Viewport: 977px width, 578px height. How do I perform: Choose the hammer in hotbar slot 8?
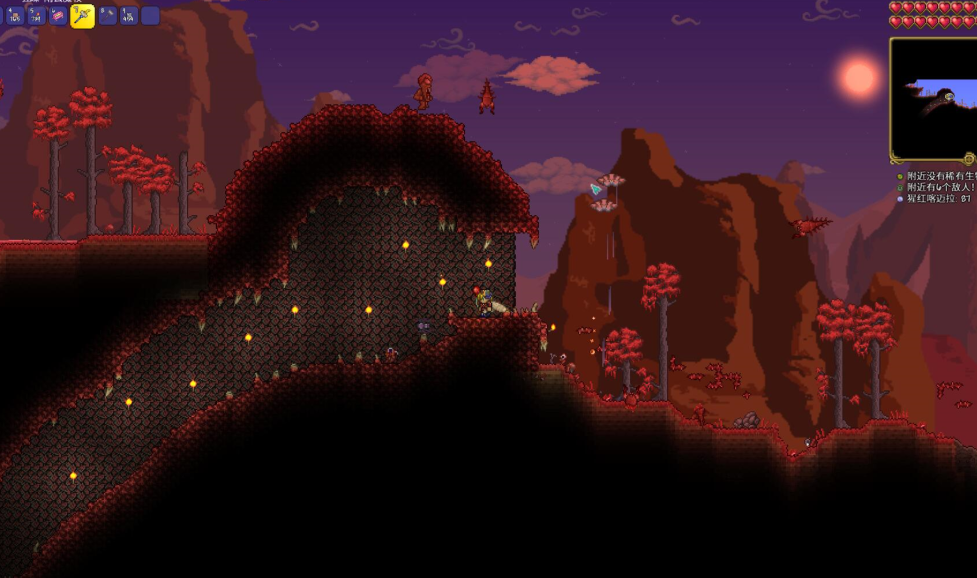click(x=108, y=15)
